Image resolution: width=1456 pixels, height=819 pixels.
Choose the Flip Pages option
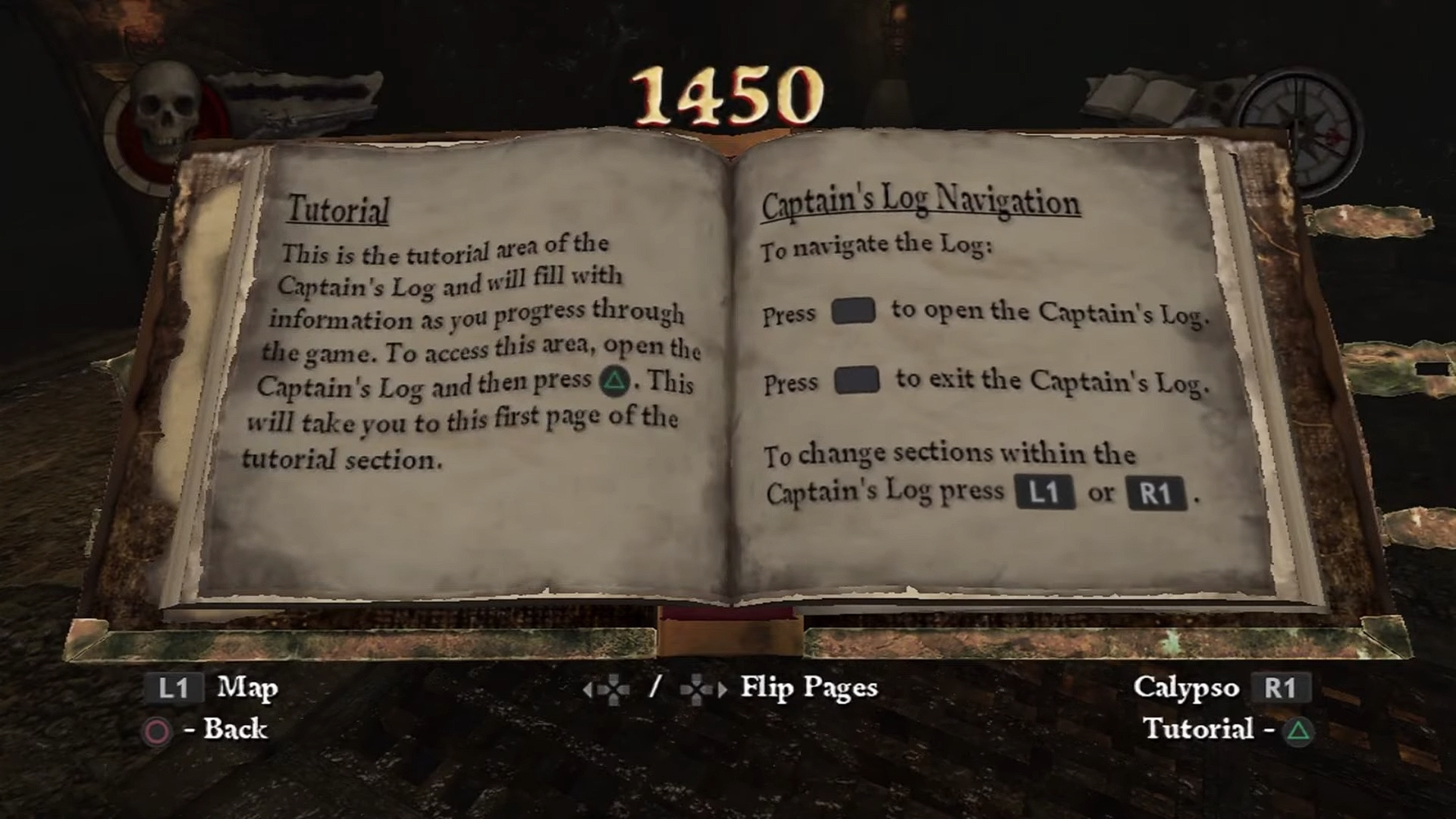click(x=808, y=688)
